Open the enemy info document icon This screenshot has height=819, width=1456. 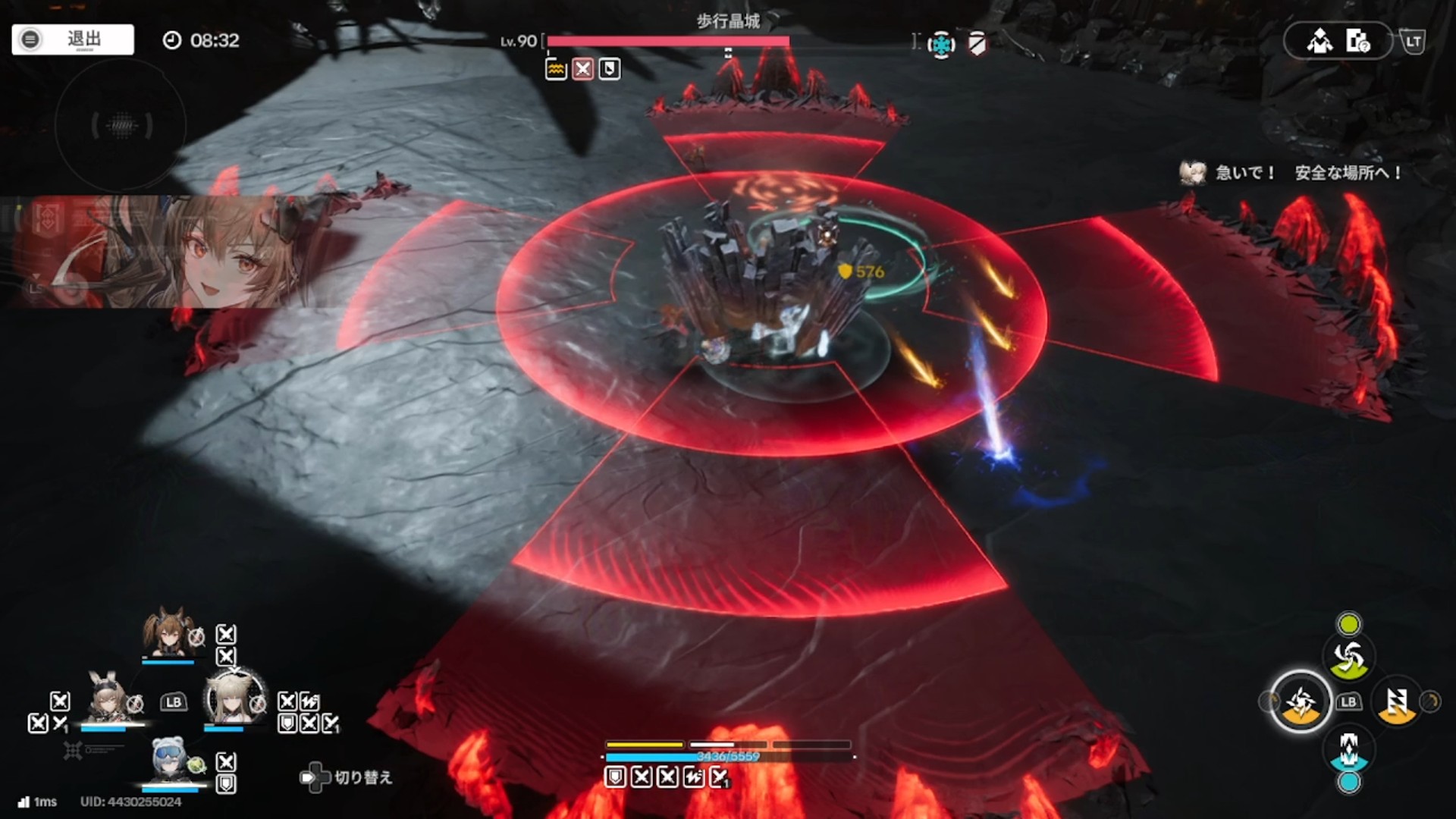click(x=1357, y=41)
